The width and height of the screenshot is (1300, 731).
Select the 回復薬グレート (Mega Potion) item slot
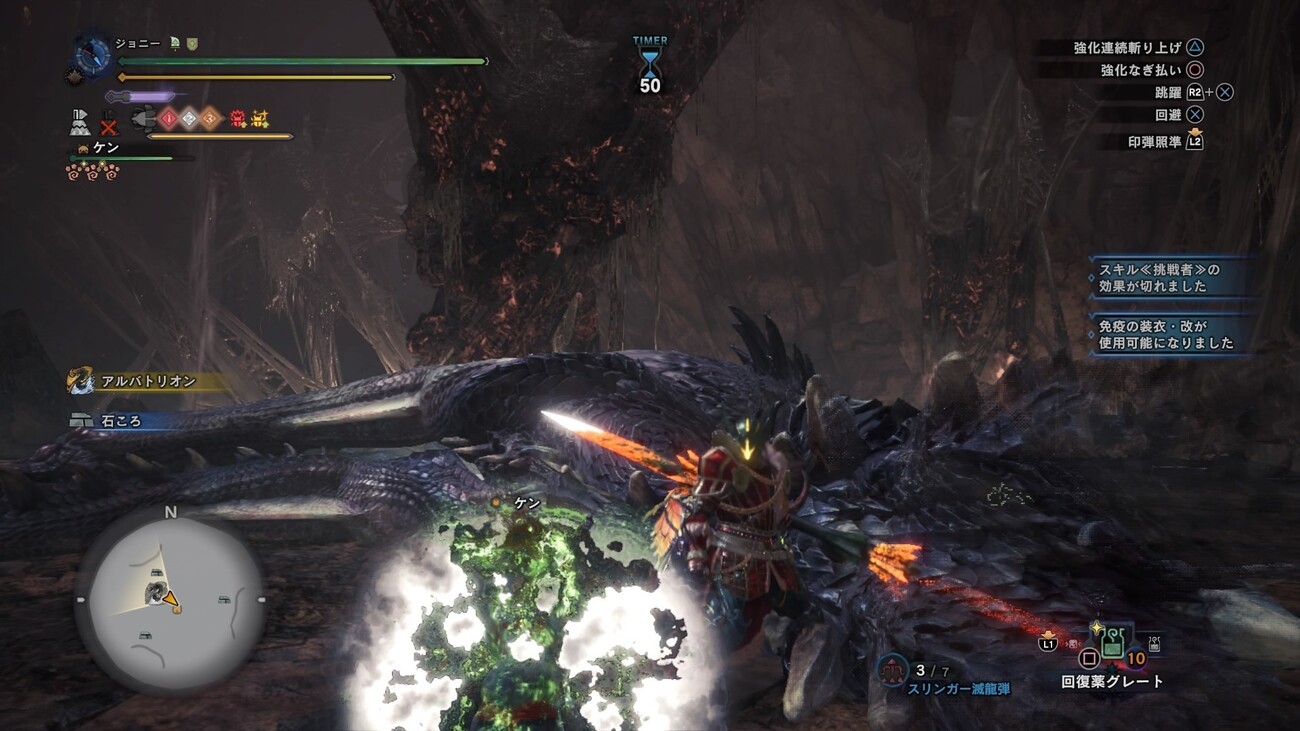(1111, 645)
